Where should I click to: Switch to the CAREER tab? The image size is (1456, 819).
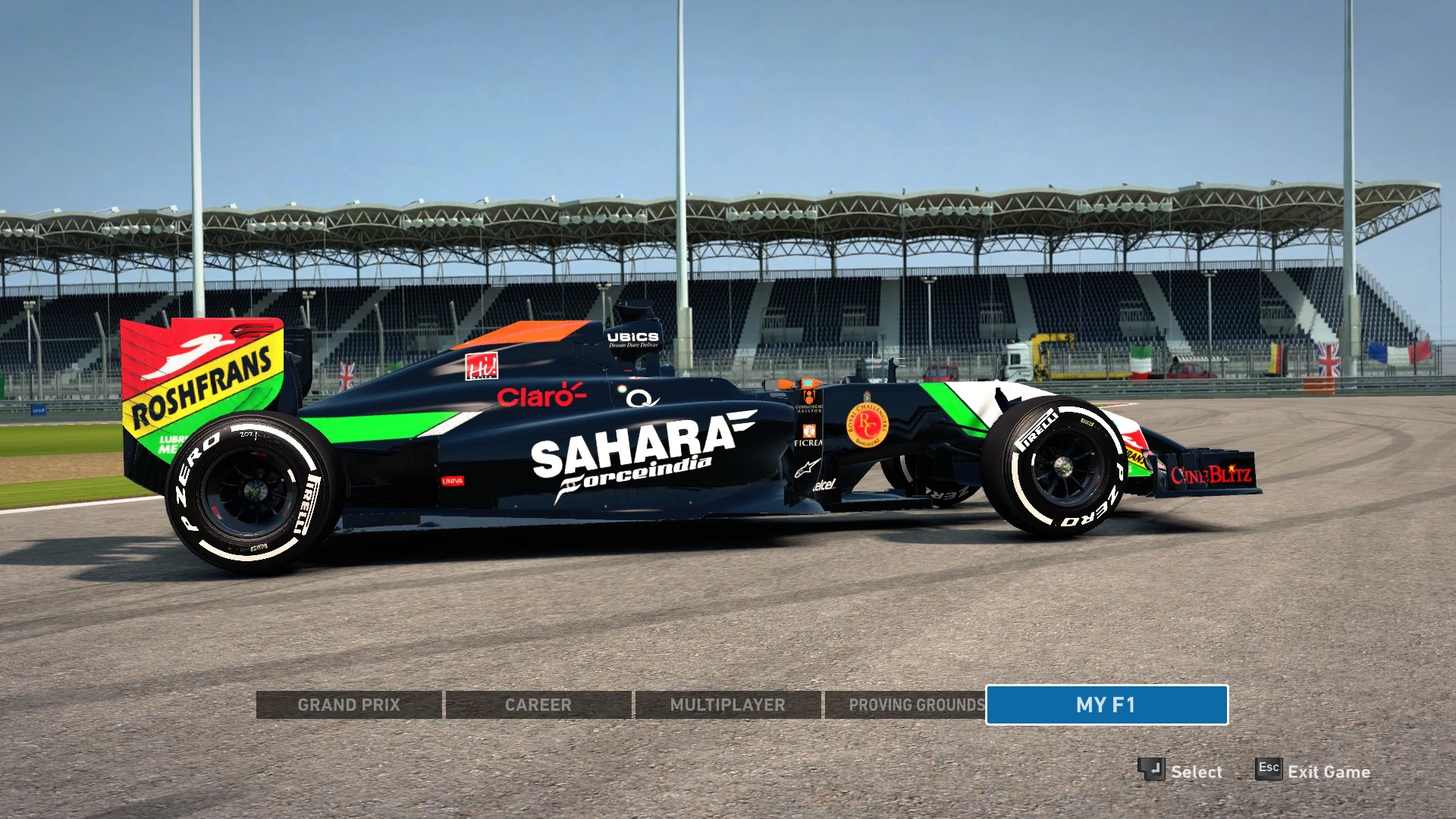pos(538,704)
